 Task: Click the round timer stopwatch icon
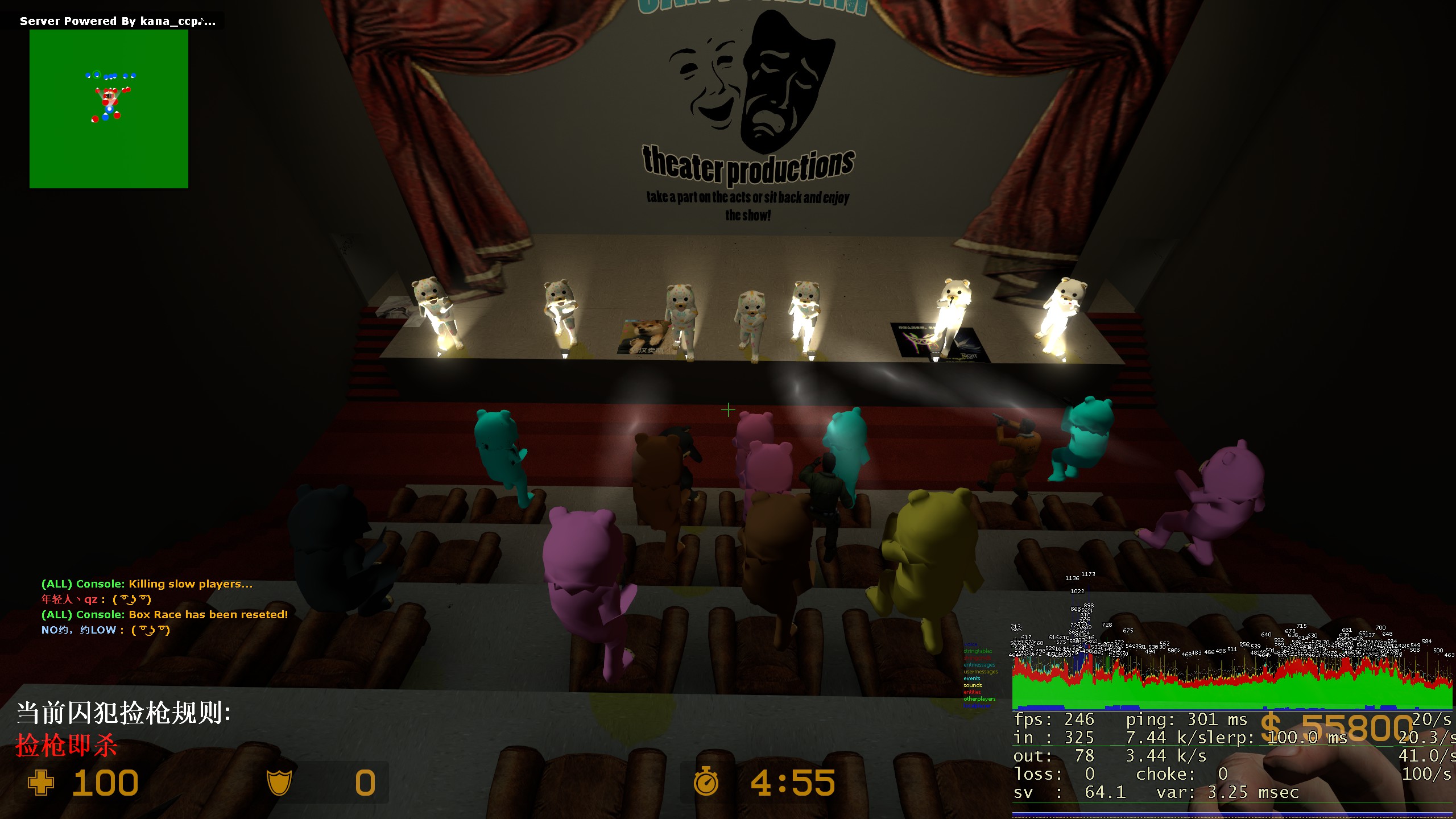[706, 781]
